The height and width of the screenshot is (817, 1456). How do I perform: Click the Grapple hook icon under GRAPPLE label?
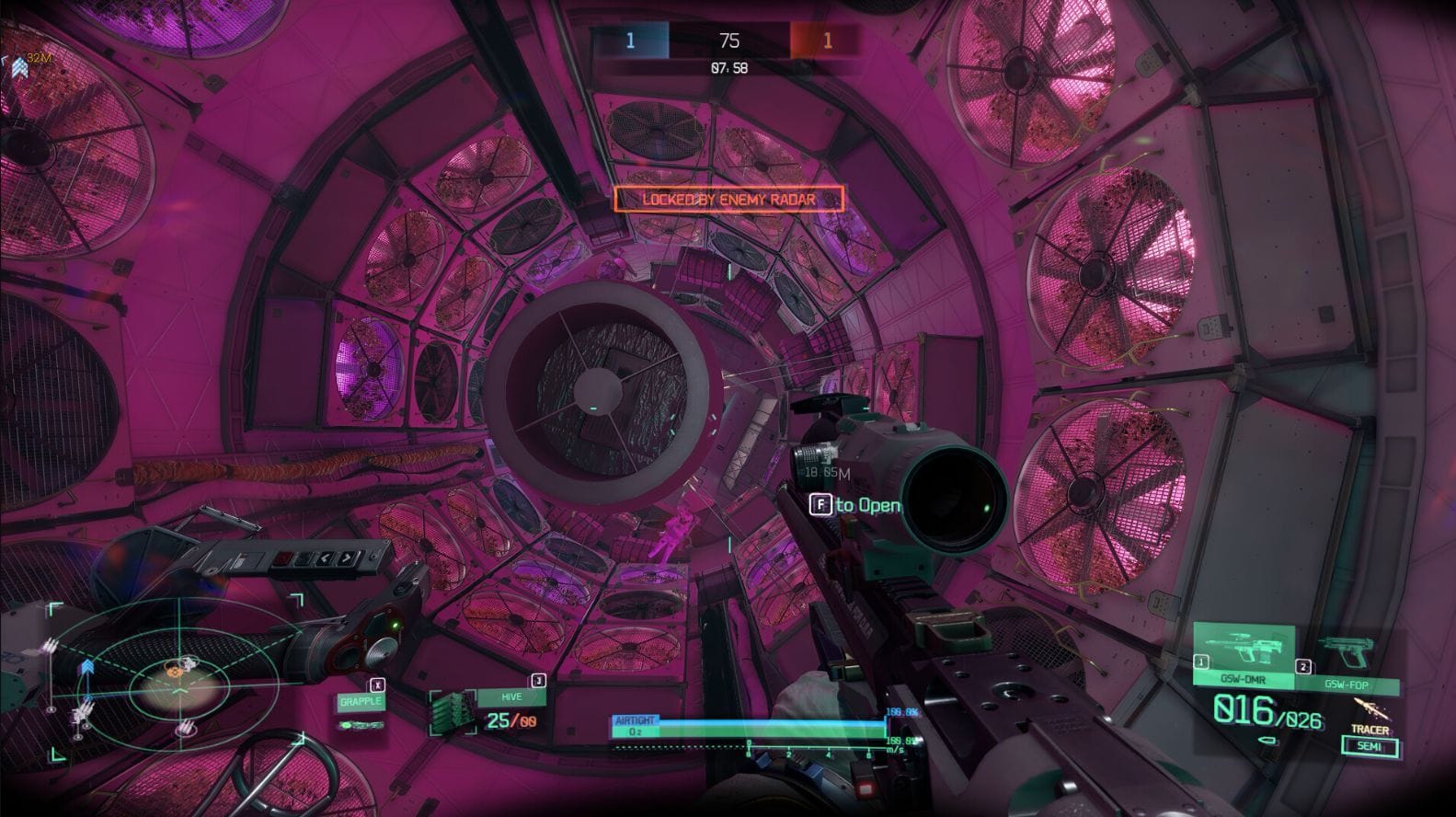coord(361,724)
